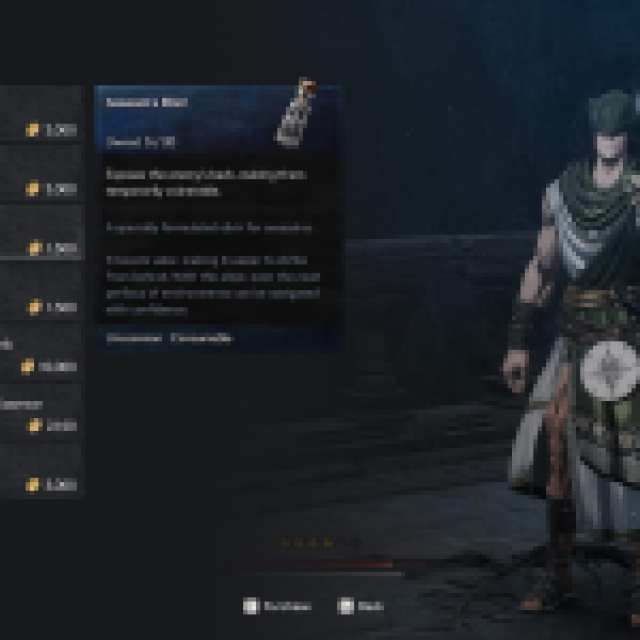Choose the highlighted 1,500 gold shop item
The width and height of the screenshot is (640, 640).
pos(42,234)
